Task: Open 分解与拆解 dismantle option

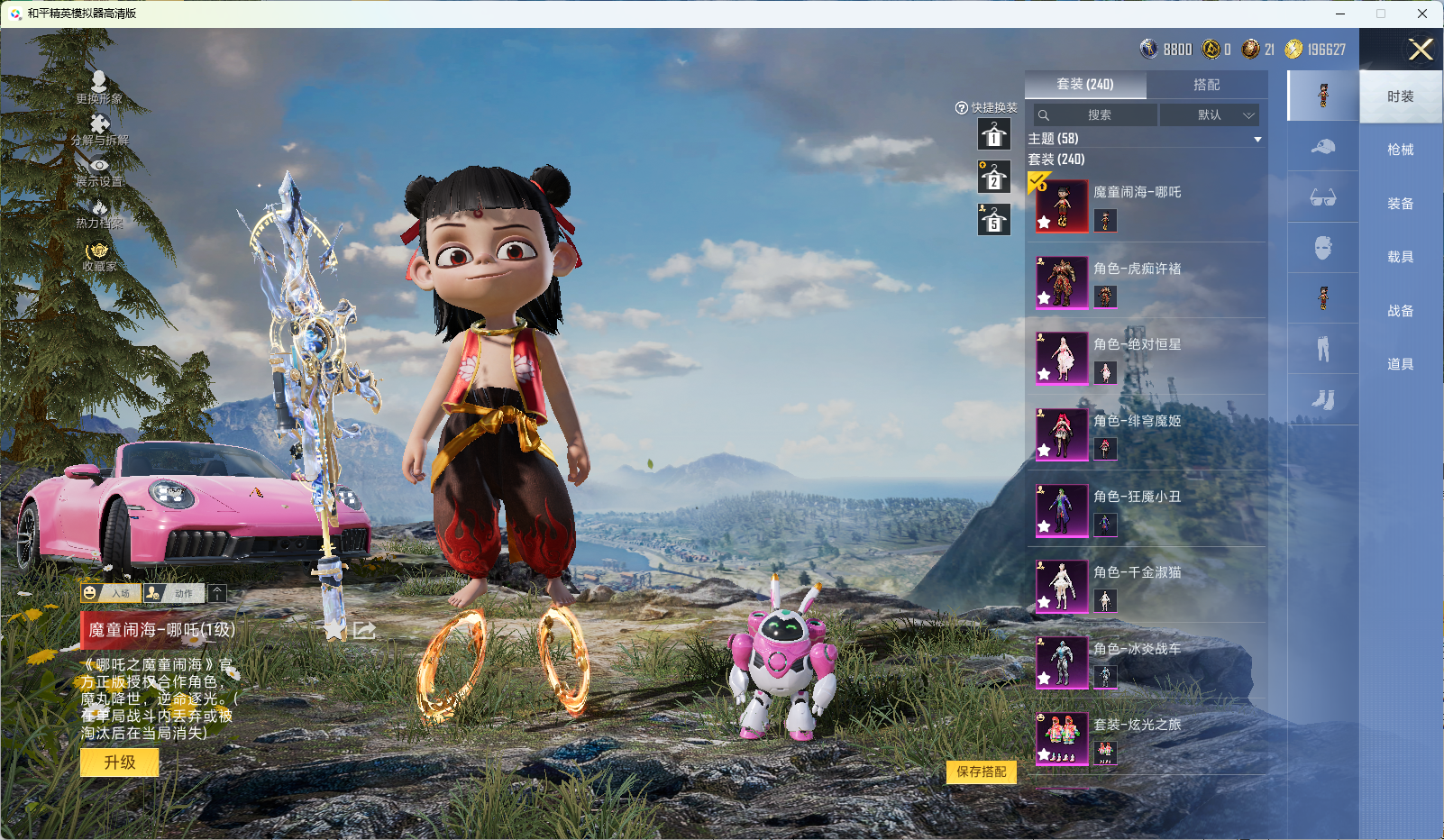Action: (x=99, y=129)
